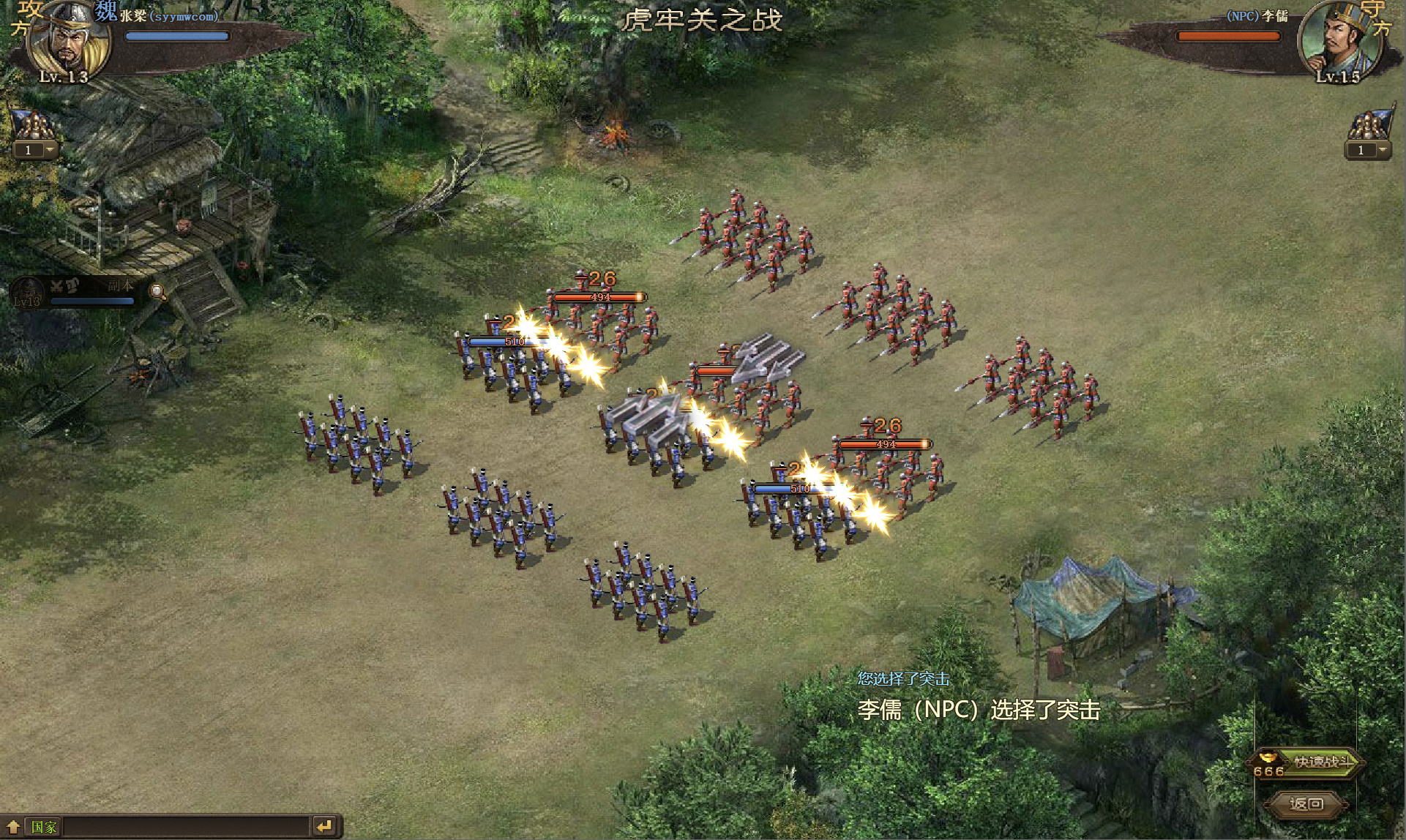Send chat with the enter arrow button

324,827
